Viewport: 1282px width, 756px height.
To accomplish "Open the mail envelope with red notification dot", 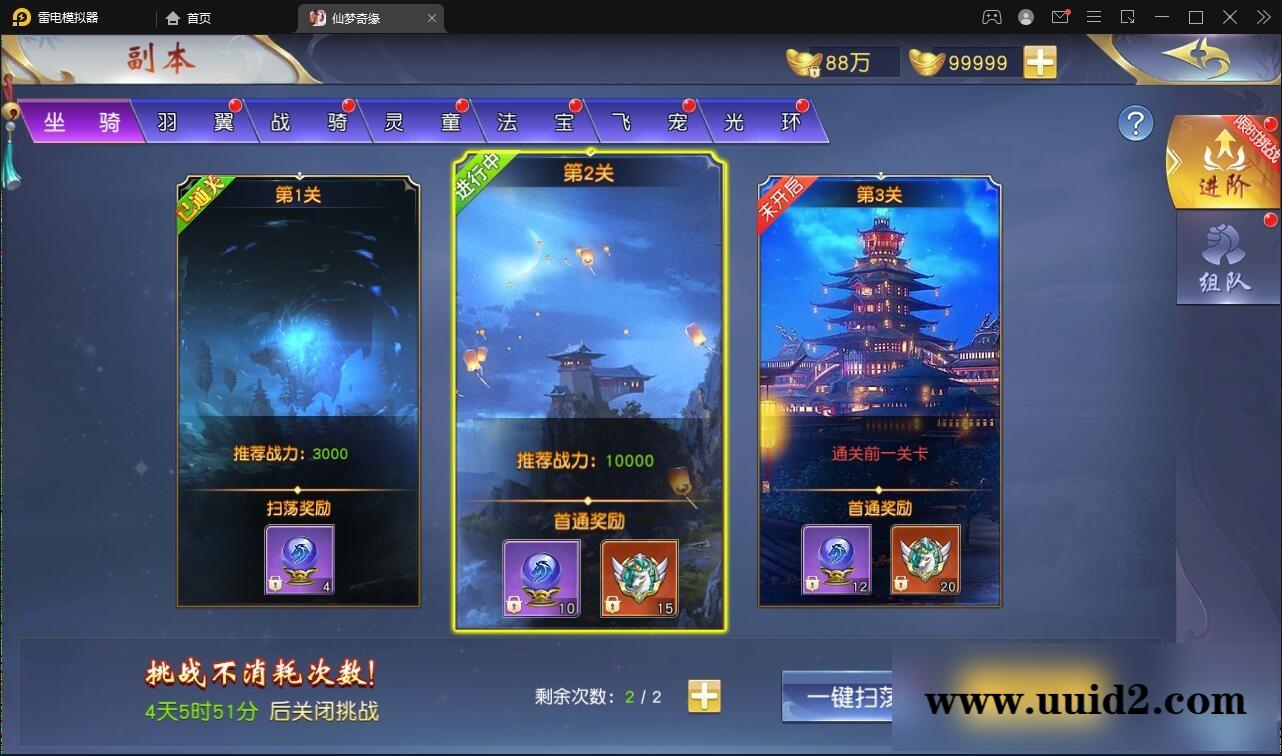I will (1060, 17).
